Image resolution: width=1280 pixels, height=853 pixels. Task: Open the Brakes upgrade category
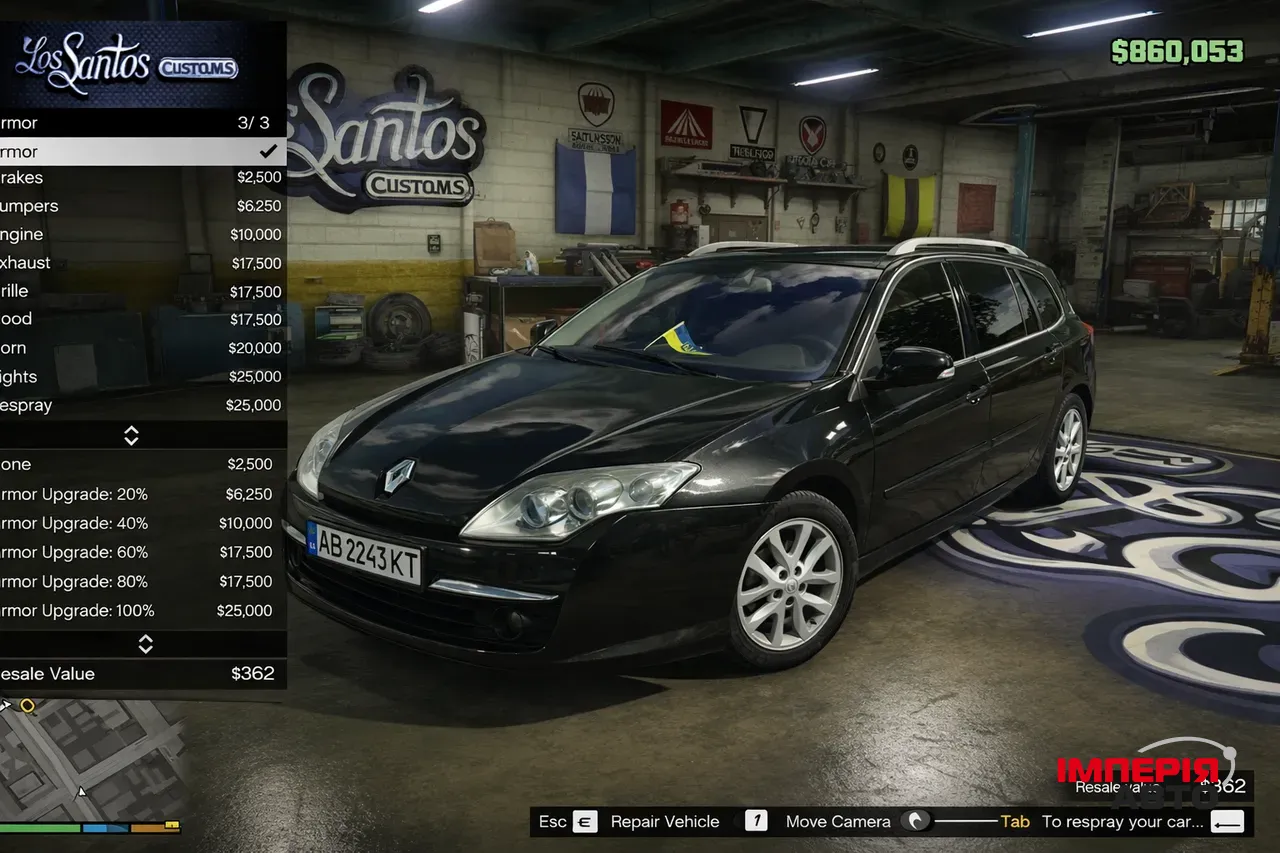(x=140, y=178)
